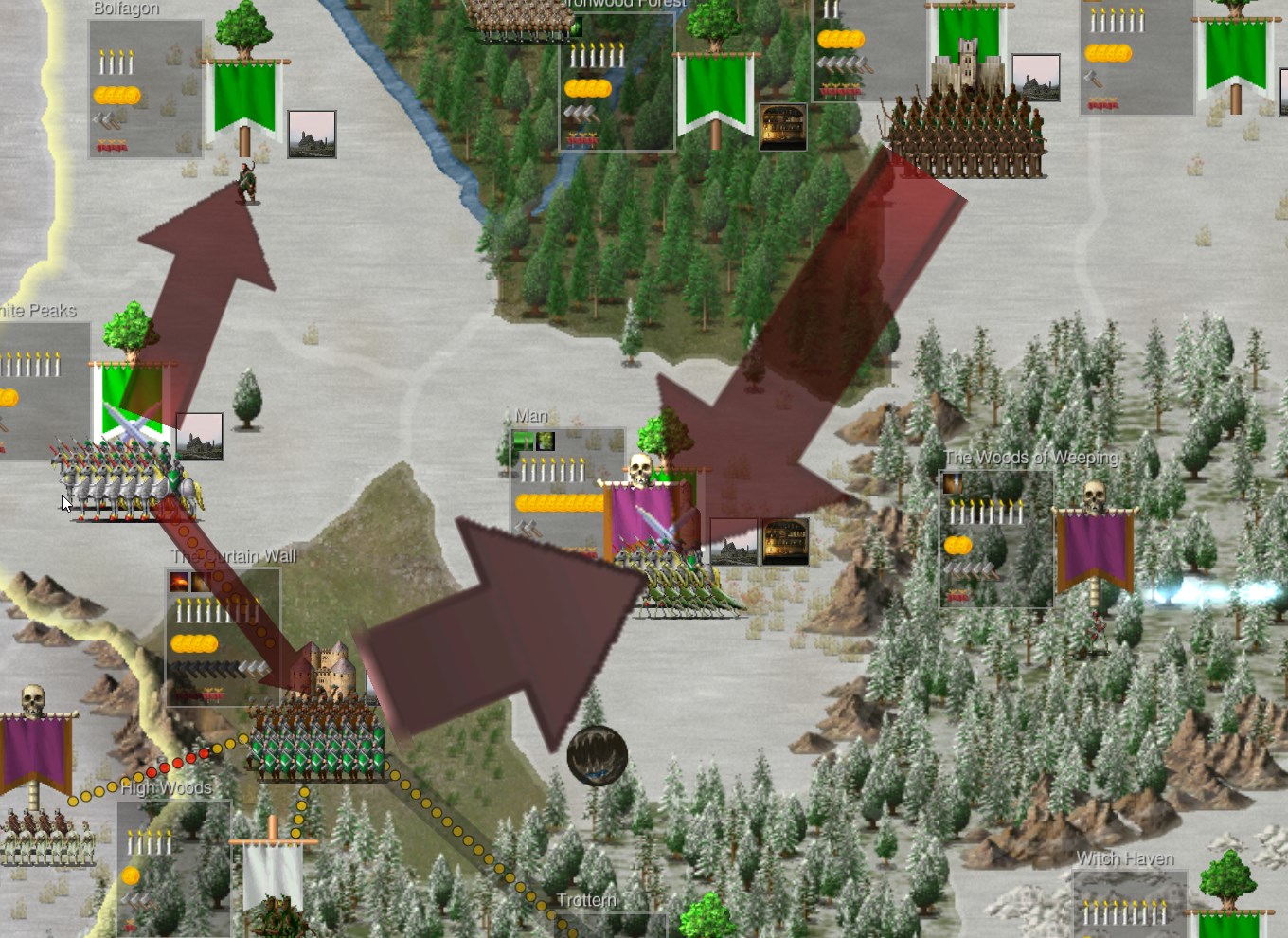Select the Woods of Weeping purple banner

point(1095,550)
